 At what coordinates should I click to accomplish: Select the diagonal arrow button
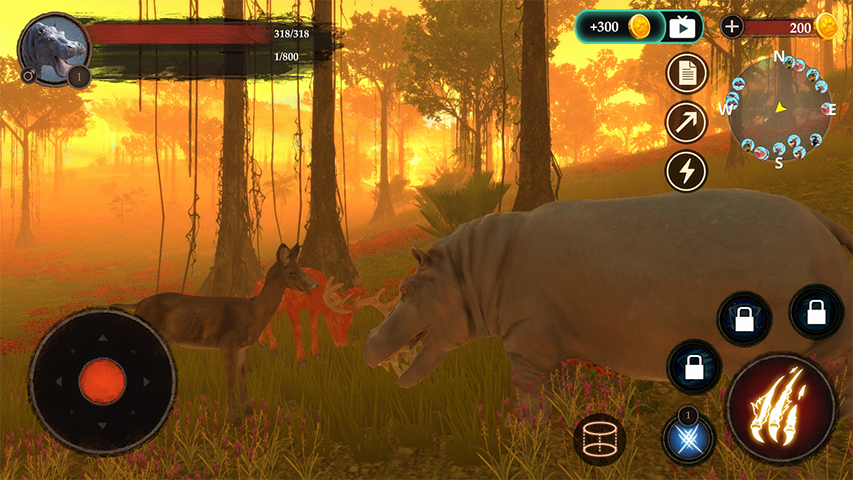[686, 122]
